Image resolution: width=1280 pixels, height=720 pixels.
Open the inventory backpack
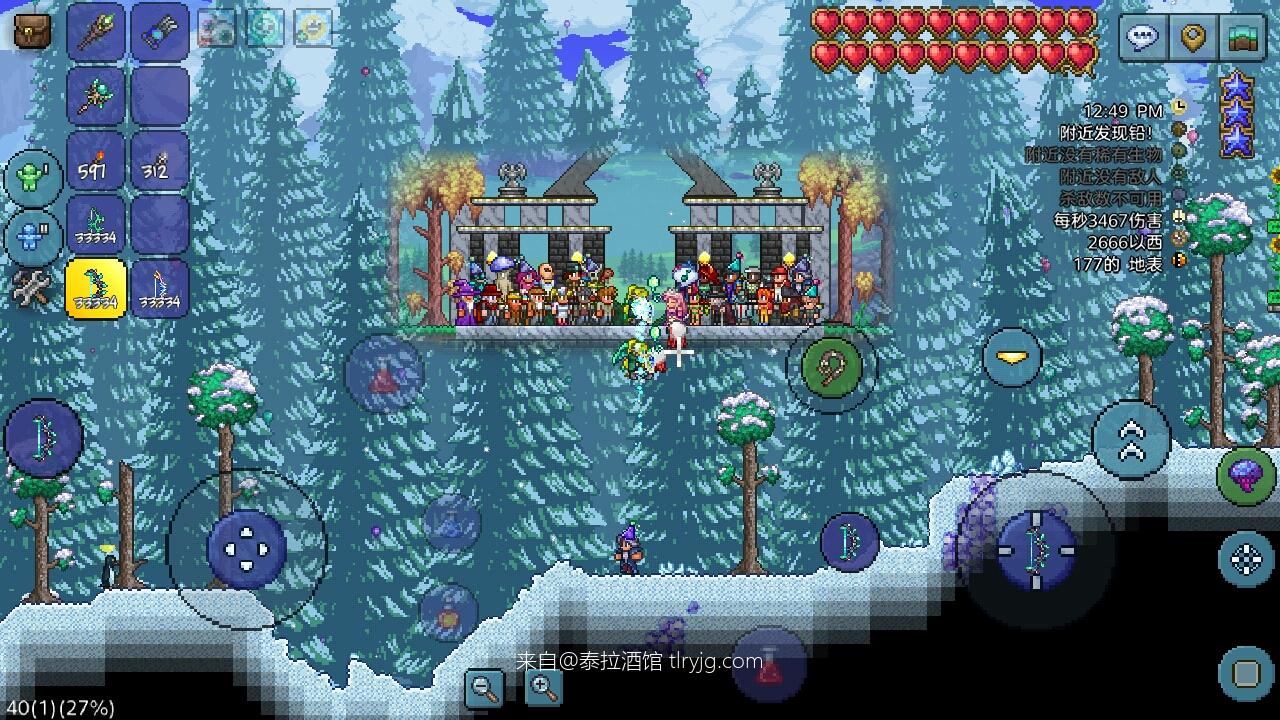(33, 31)
